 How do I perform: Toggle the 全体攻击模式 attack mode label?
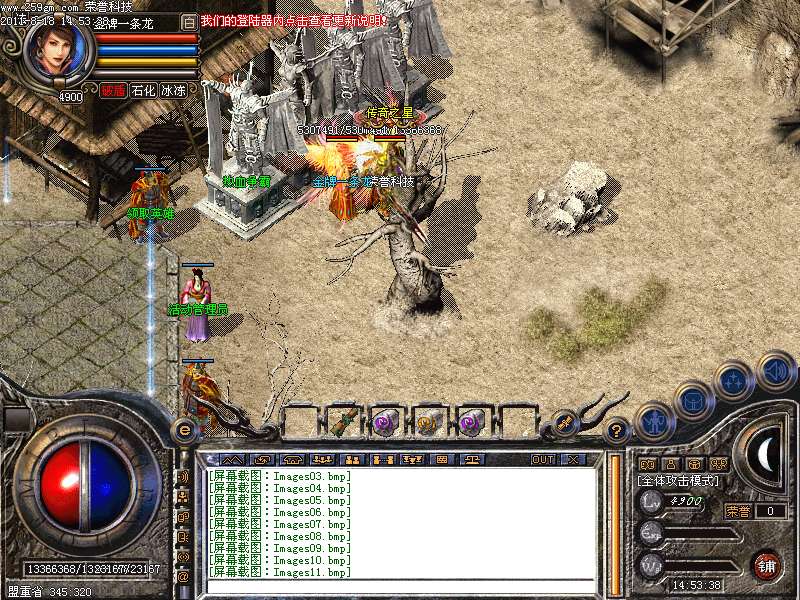678,481
